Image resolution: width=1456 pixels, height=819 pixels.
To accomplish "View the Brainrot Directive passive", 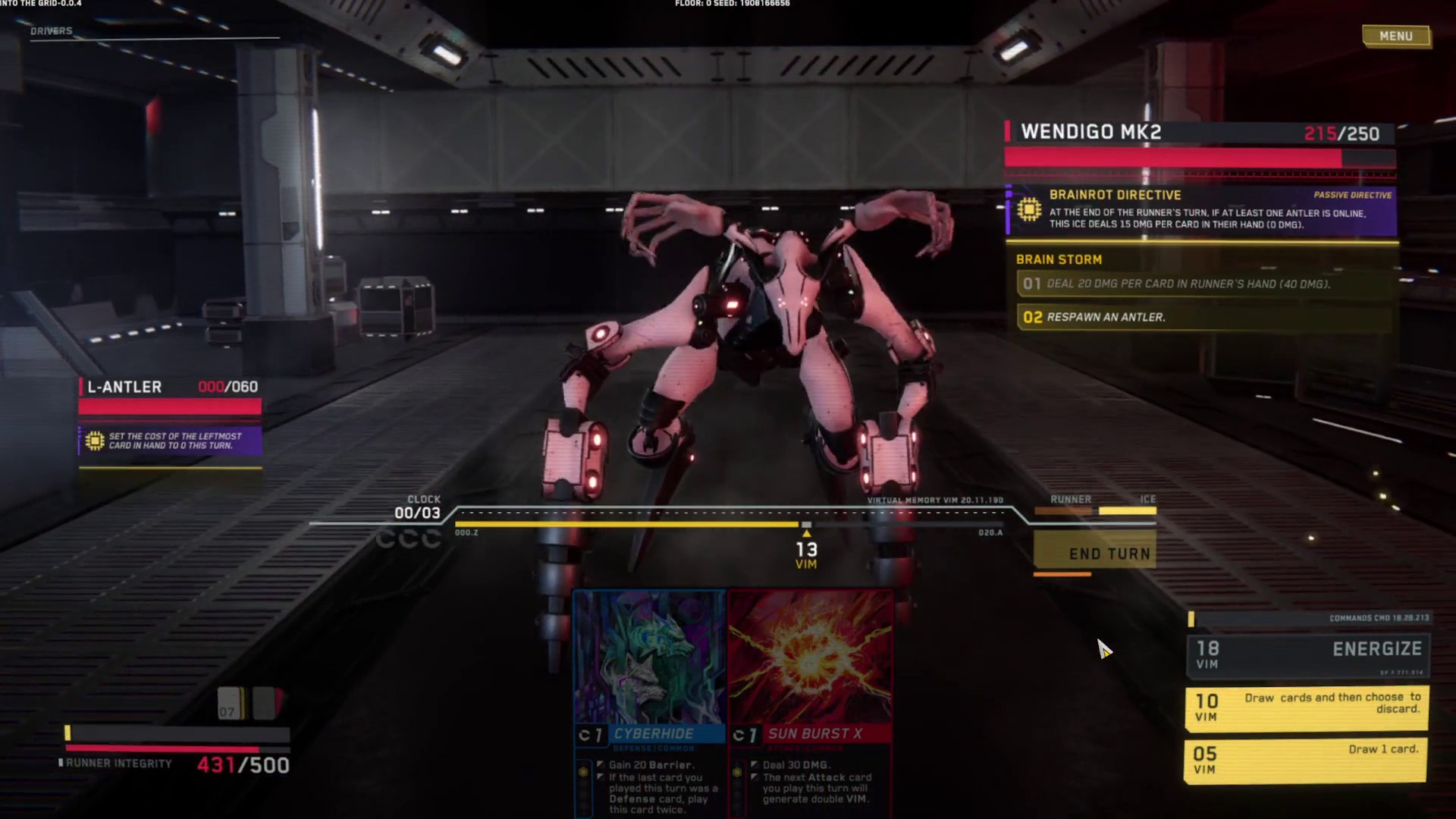I will [1201, 211].
